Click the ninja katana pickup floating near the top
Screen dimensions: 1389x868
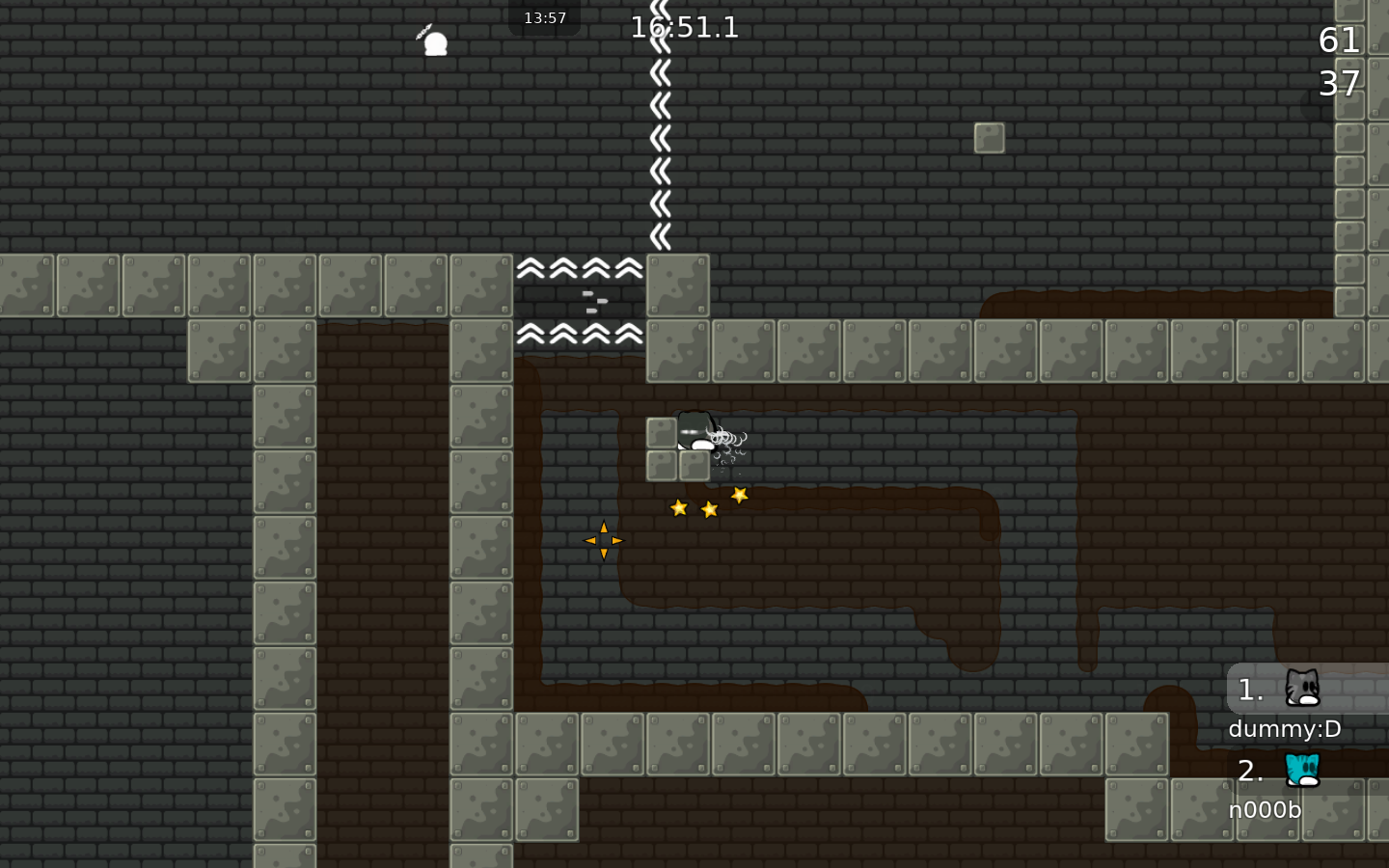click(435, 41)
